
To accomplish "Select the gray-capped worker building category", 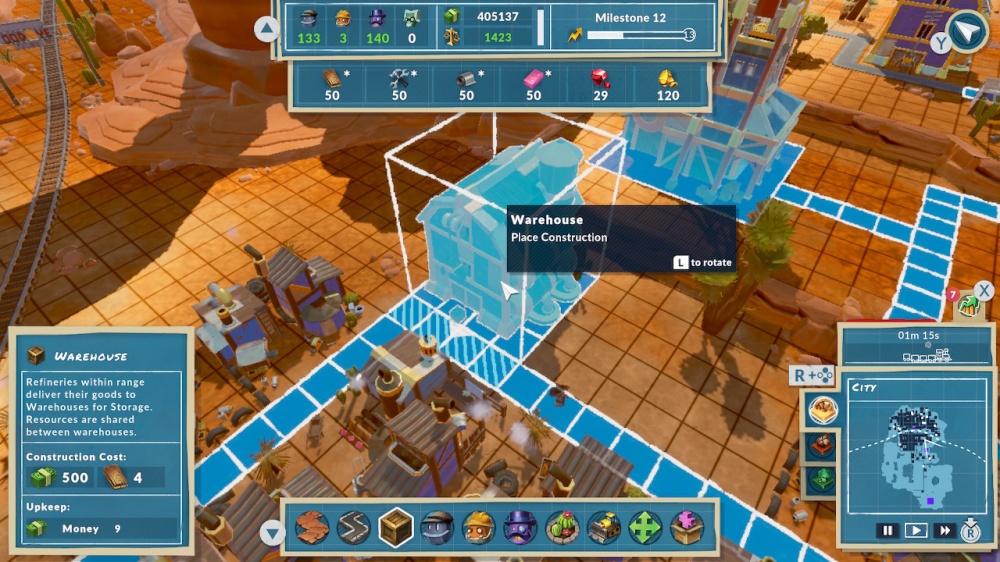I will pos(438,527).
